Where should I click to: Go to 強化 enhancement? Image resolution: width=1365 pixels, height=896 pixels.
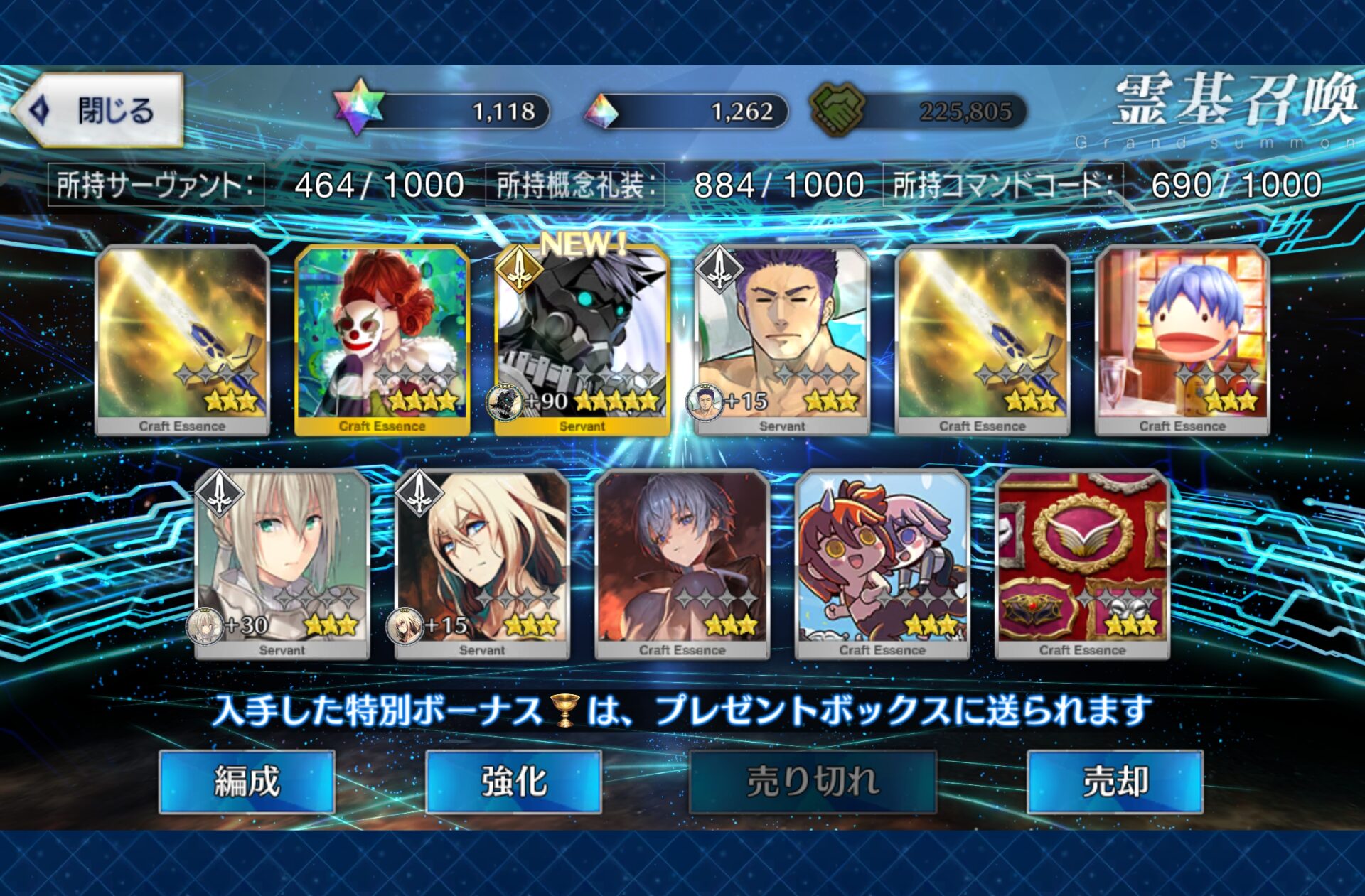coord(513,782)
